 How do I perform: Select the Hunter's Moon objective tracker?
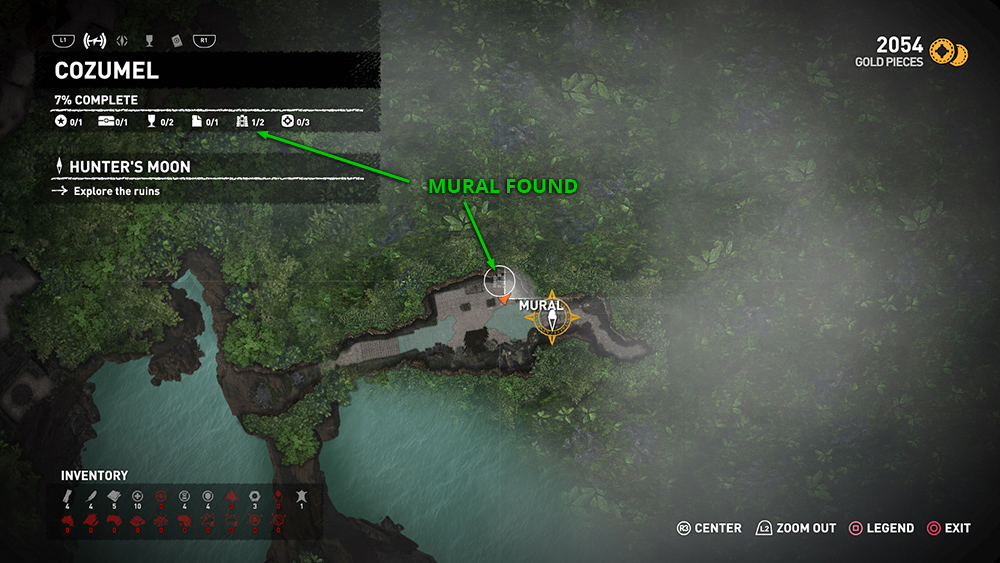click(x=130, y=167)
